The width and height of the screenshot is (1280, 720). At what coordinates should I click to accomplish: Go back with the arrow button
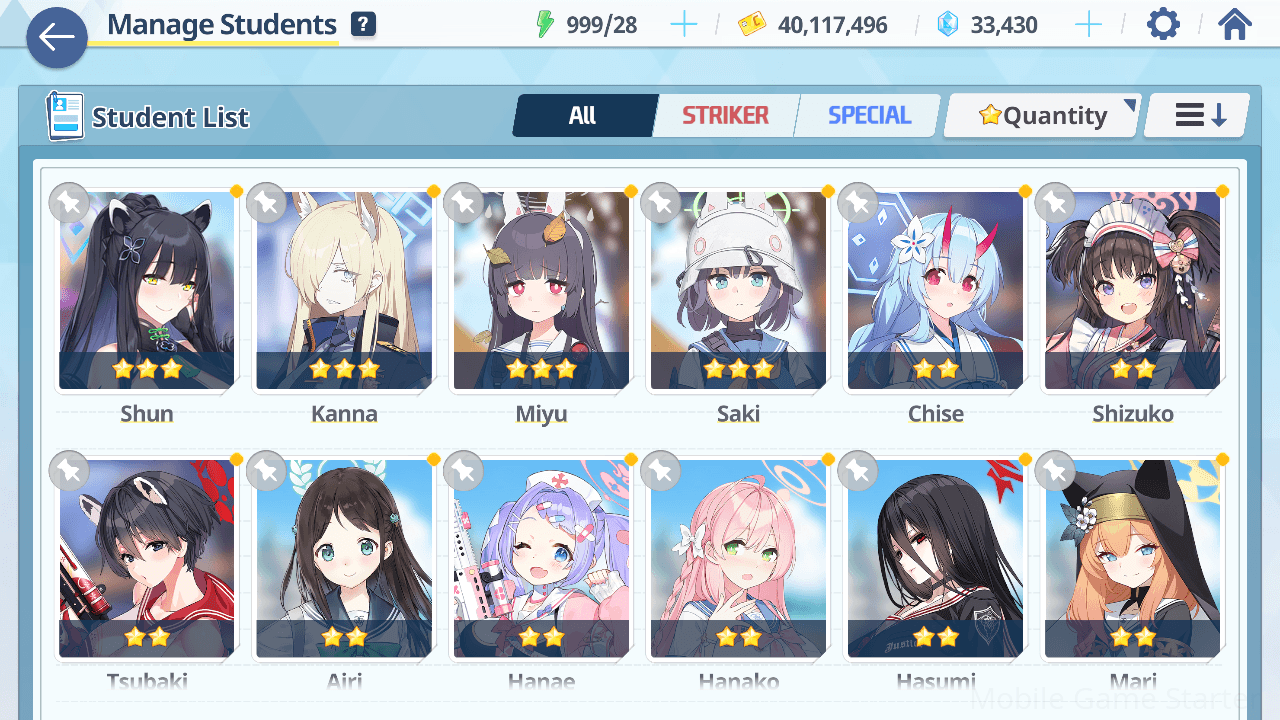[x=57, y=38]
